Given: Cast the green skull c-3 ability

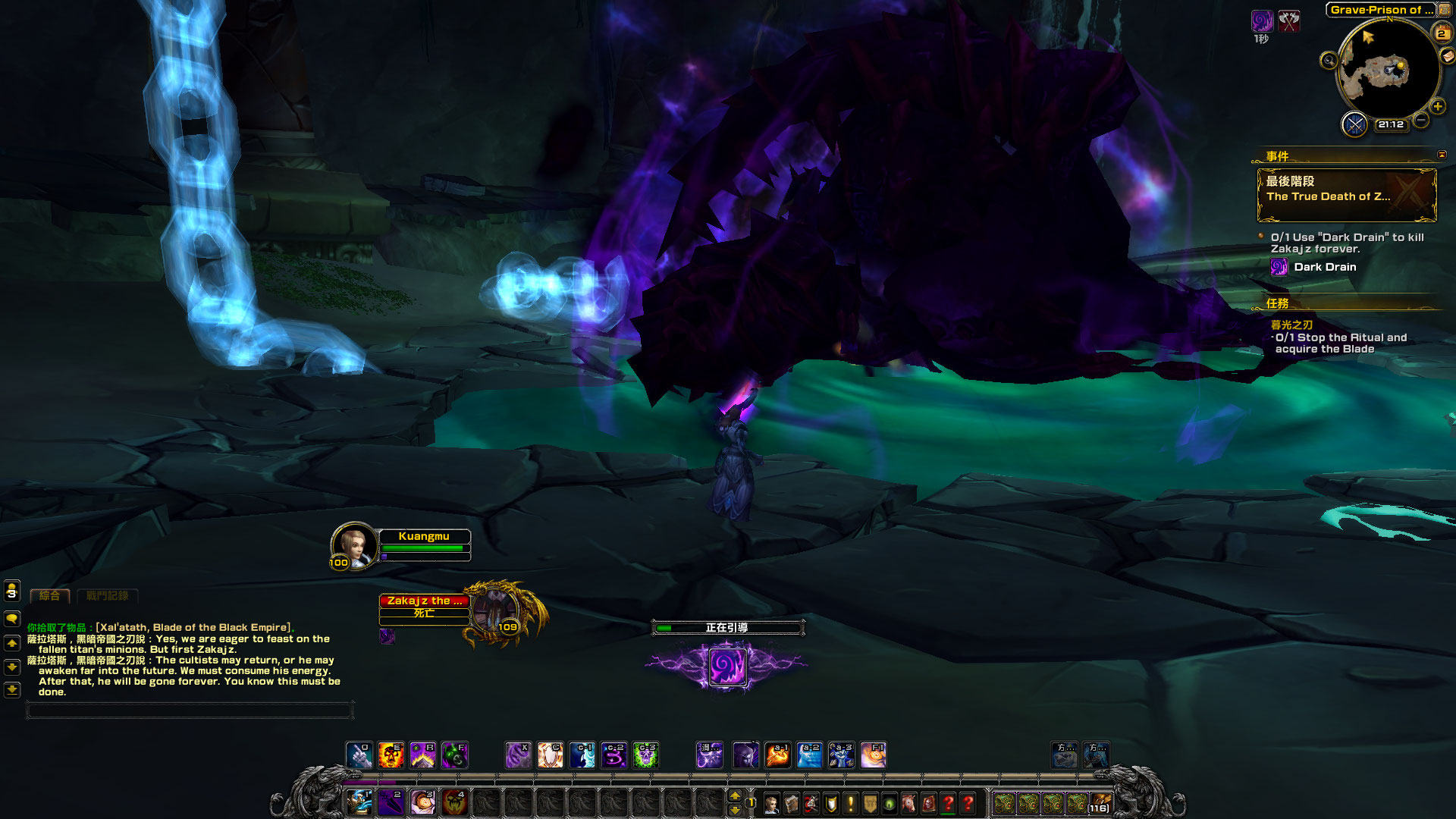Looking at the screenshot, I should 645,755.
